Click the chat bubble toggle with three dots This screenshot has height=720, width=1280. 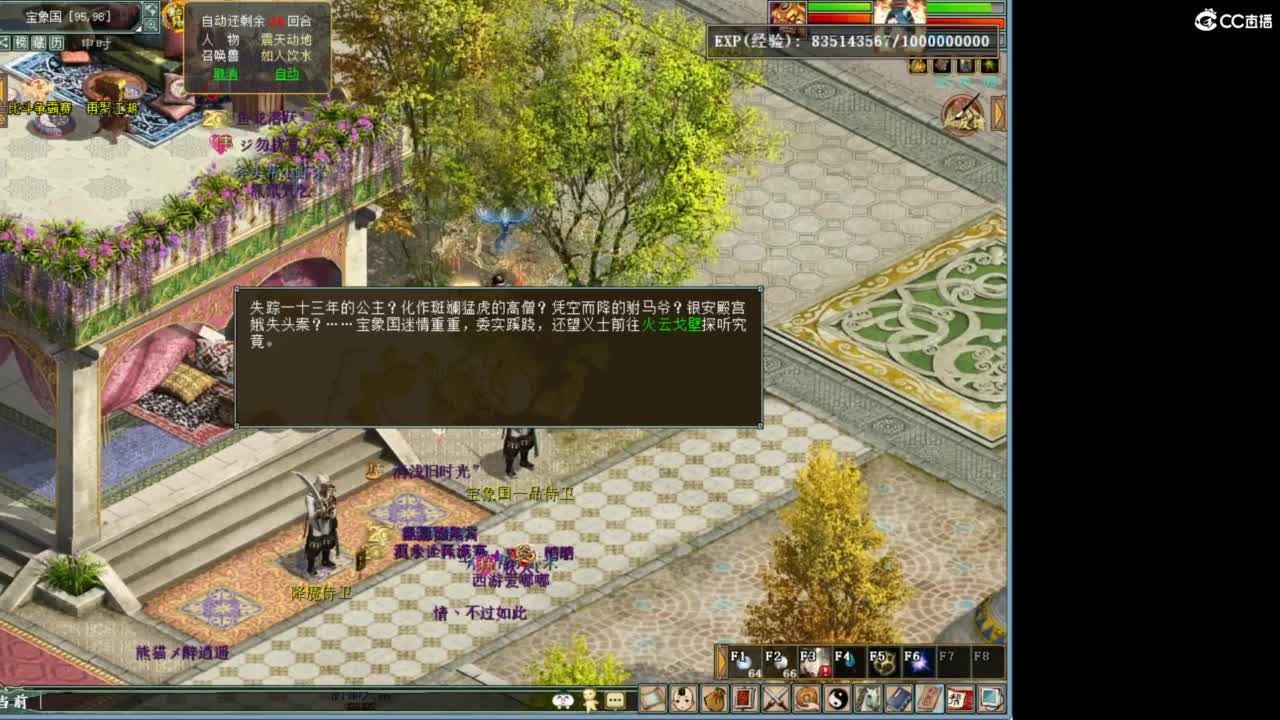click(615, 699)
